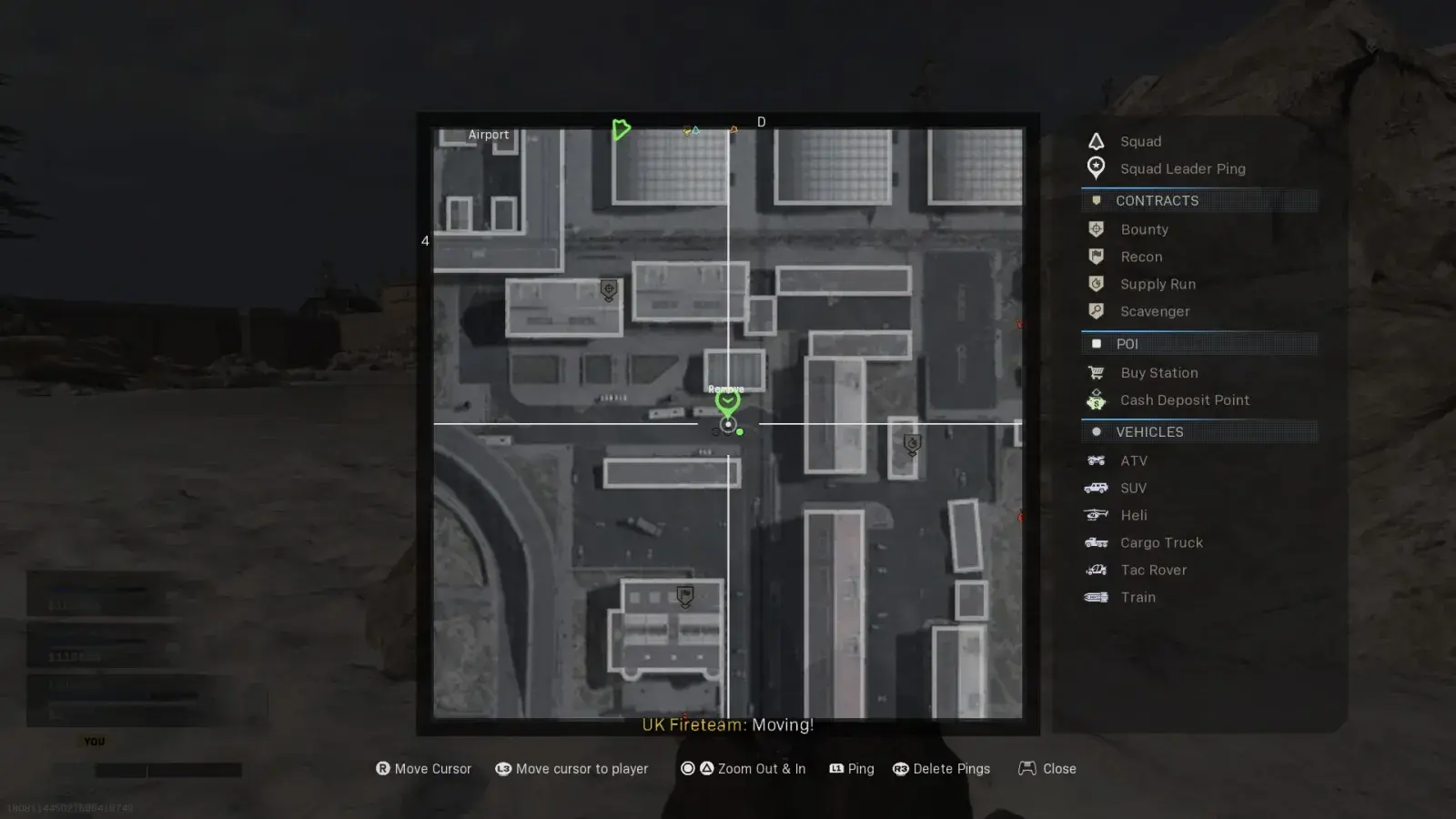Click the Squad Leader Ping pin icon
The image size is (1456, 819).
click(x=1096, y=167)
